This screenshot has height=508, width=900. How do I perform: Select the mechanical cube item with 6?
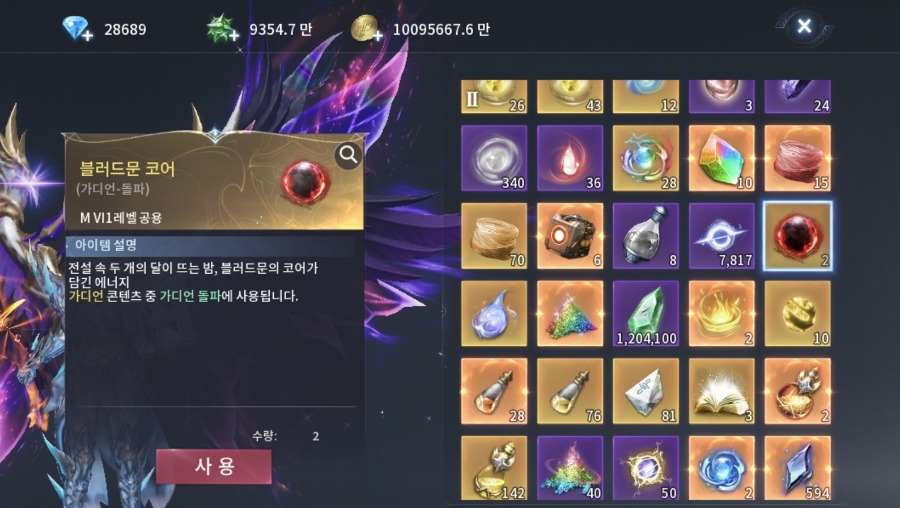570,236
